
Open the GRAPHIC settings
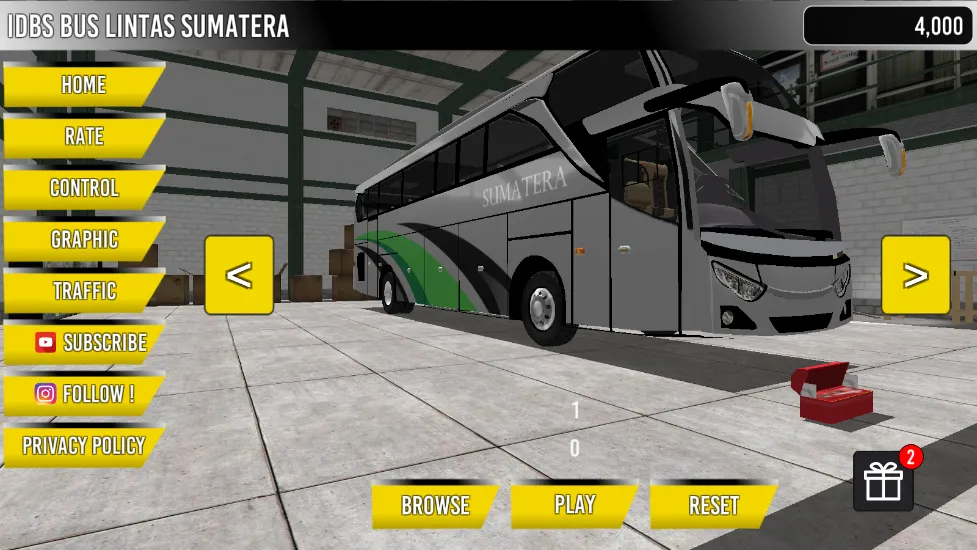pyautogui.click(x=83, y=240)
